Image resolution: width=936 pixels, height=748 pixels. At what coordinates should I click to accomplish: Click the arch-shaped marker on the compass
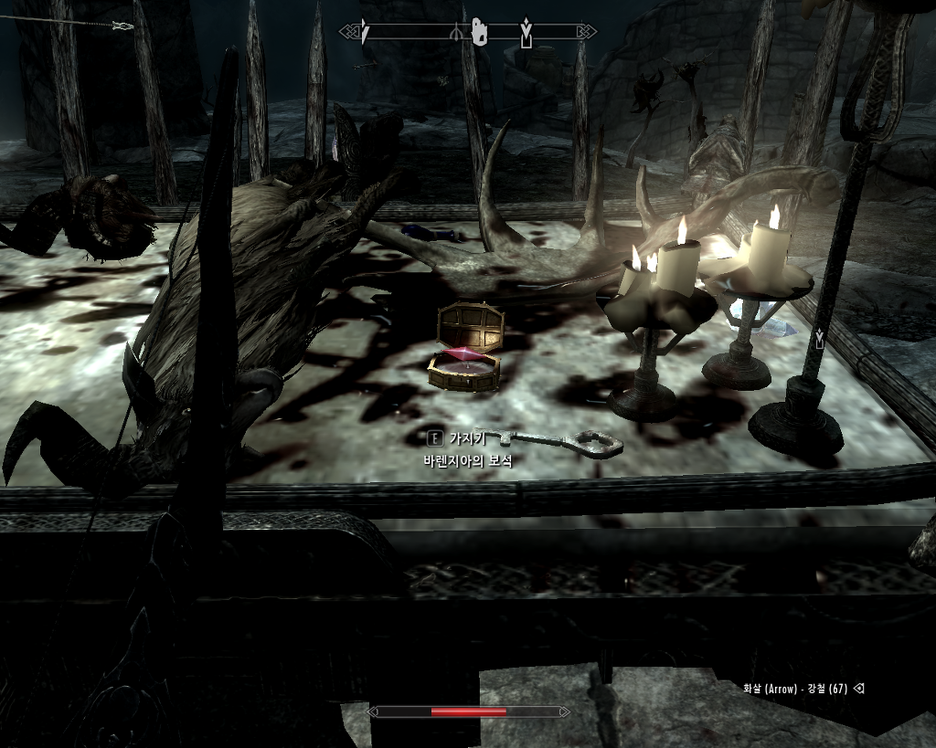coord(456,33)
